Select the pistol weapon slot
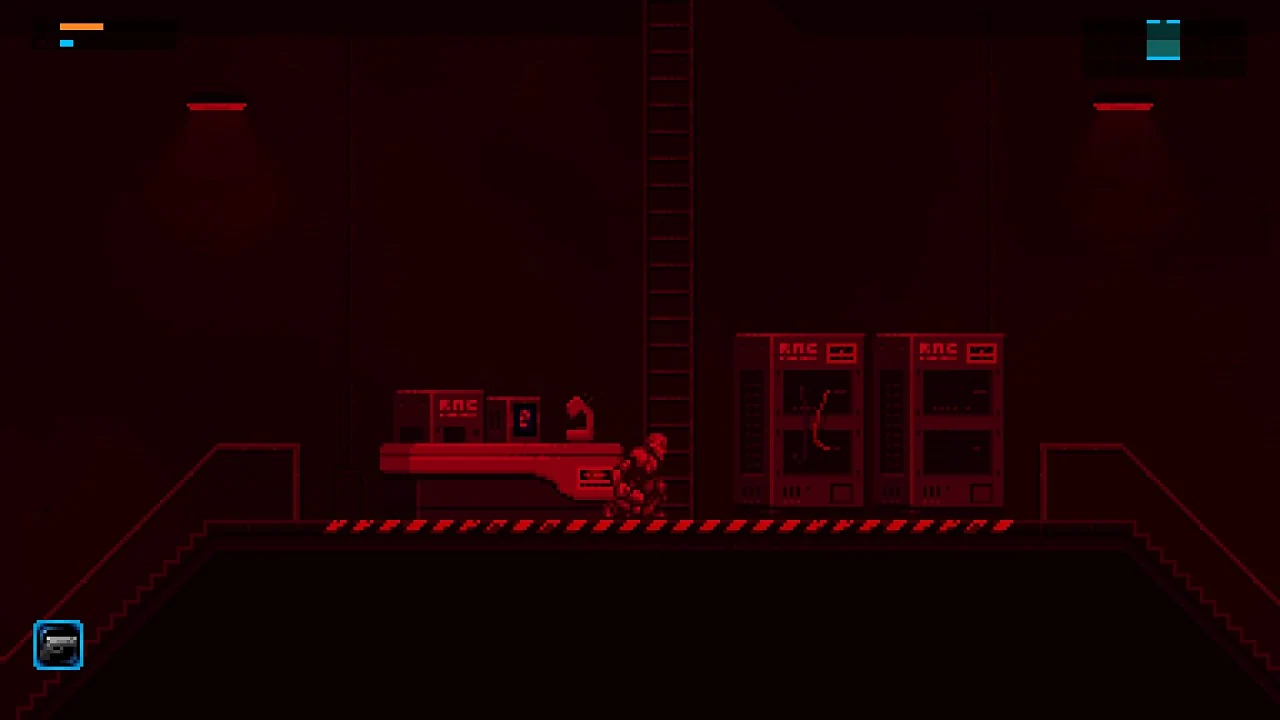This screenshot has height=720, width=1280. [x=57, y=644]
